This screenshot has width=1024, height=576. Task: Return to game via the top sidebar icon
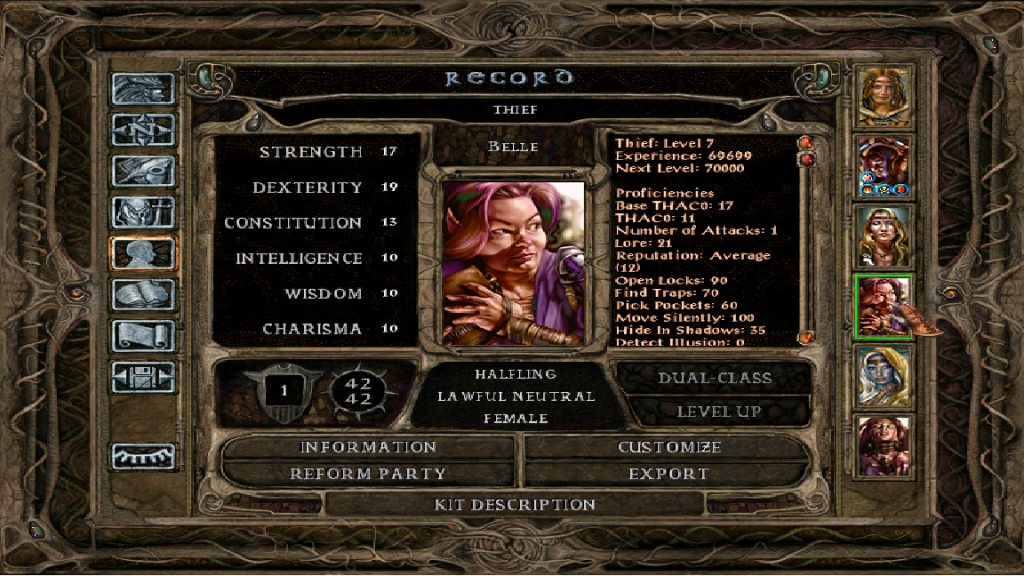click(x=144, y=89)
